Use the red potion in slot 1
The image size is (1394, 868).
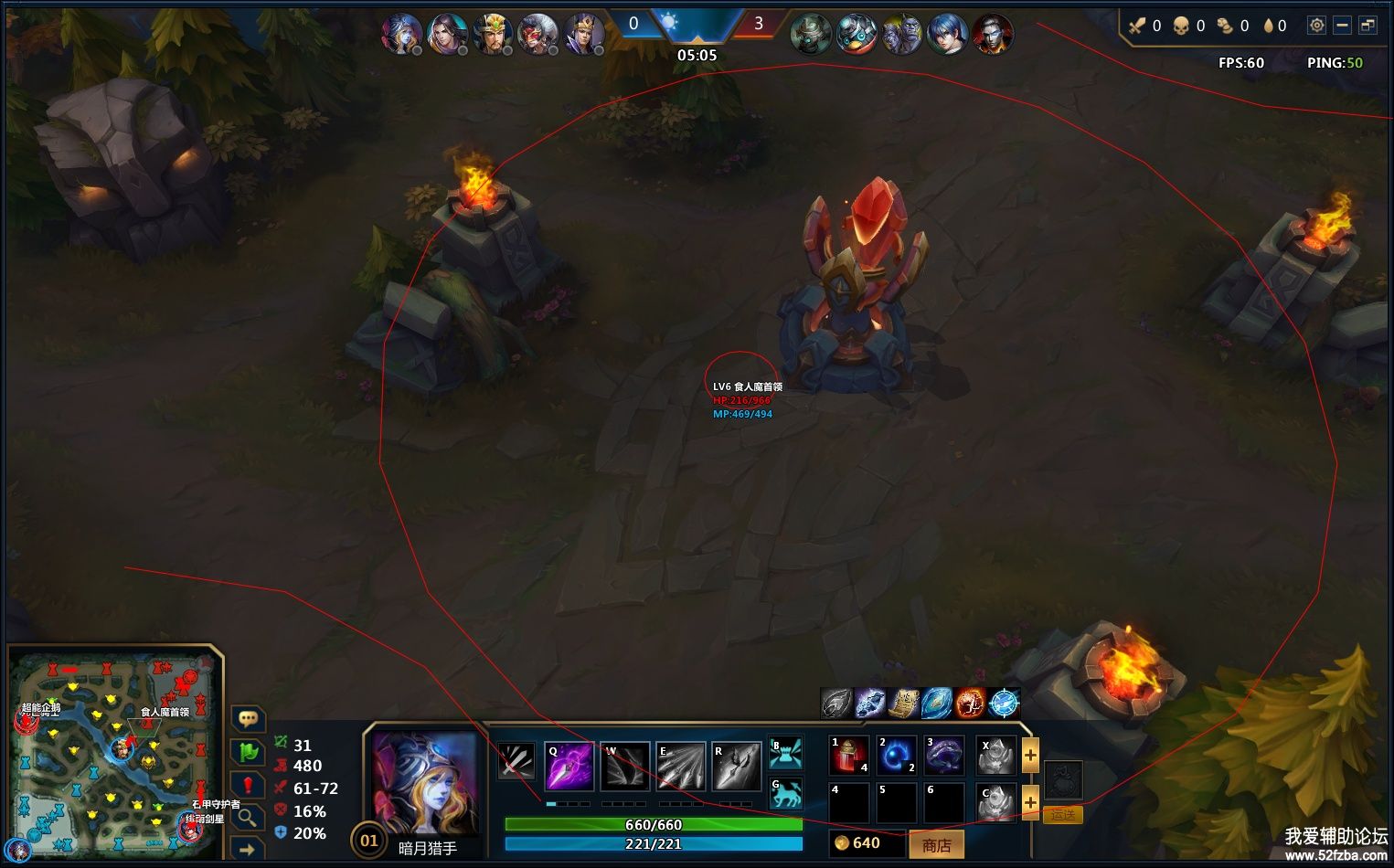(x=849, y=756)
